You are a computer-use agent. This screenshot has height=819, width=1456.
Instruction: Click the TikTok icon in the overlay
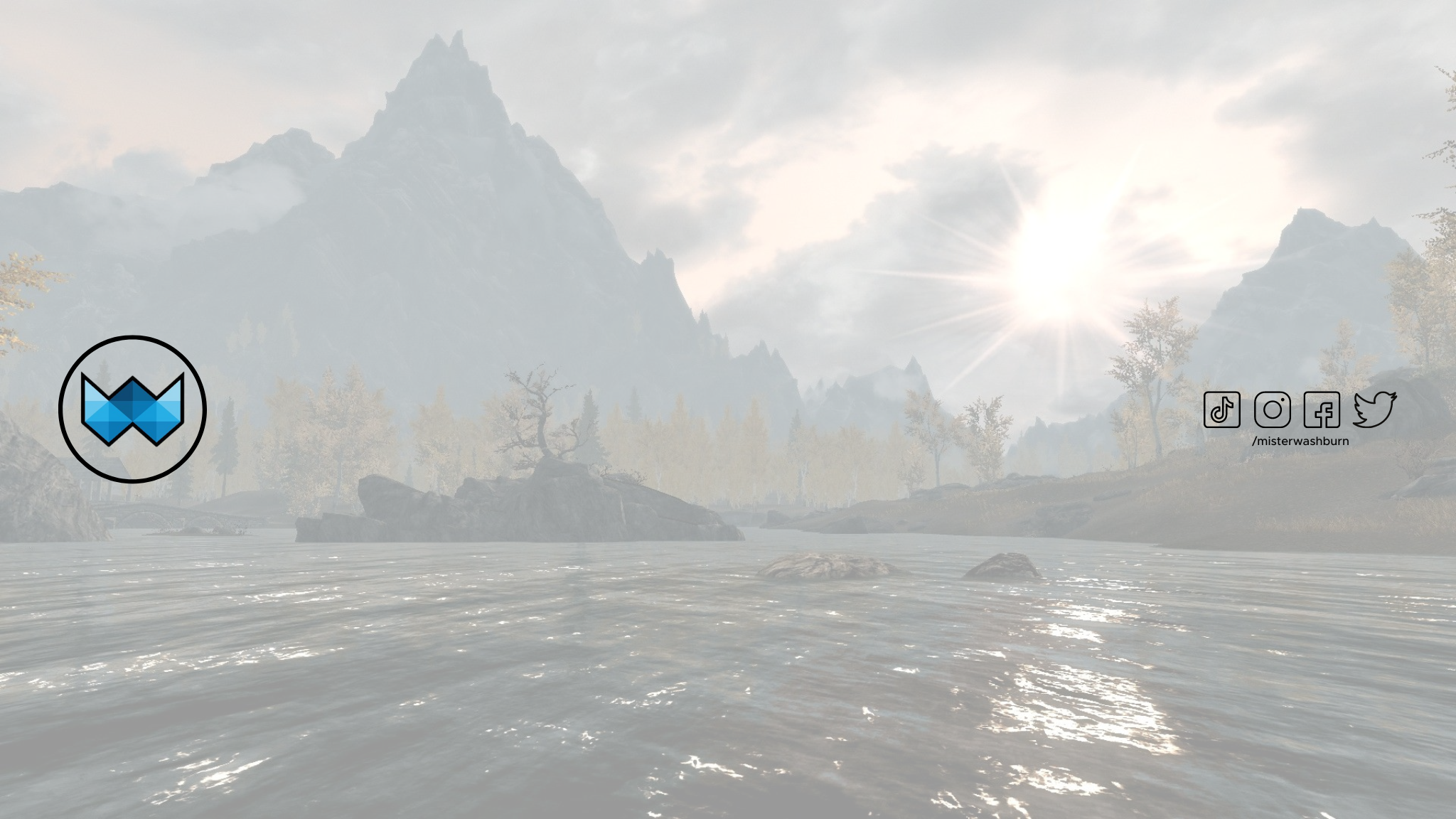(1221, 409)
